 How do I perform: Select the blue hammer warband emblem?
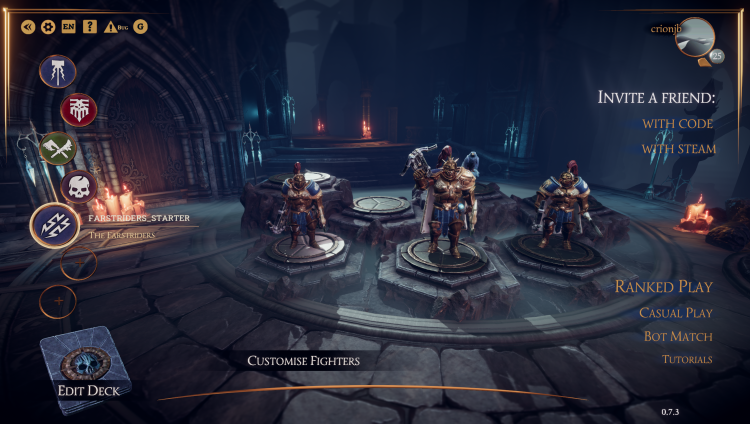pos(57,72)
